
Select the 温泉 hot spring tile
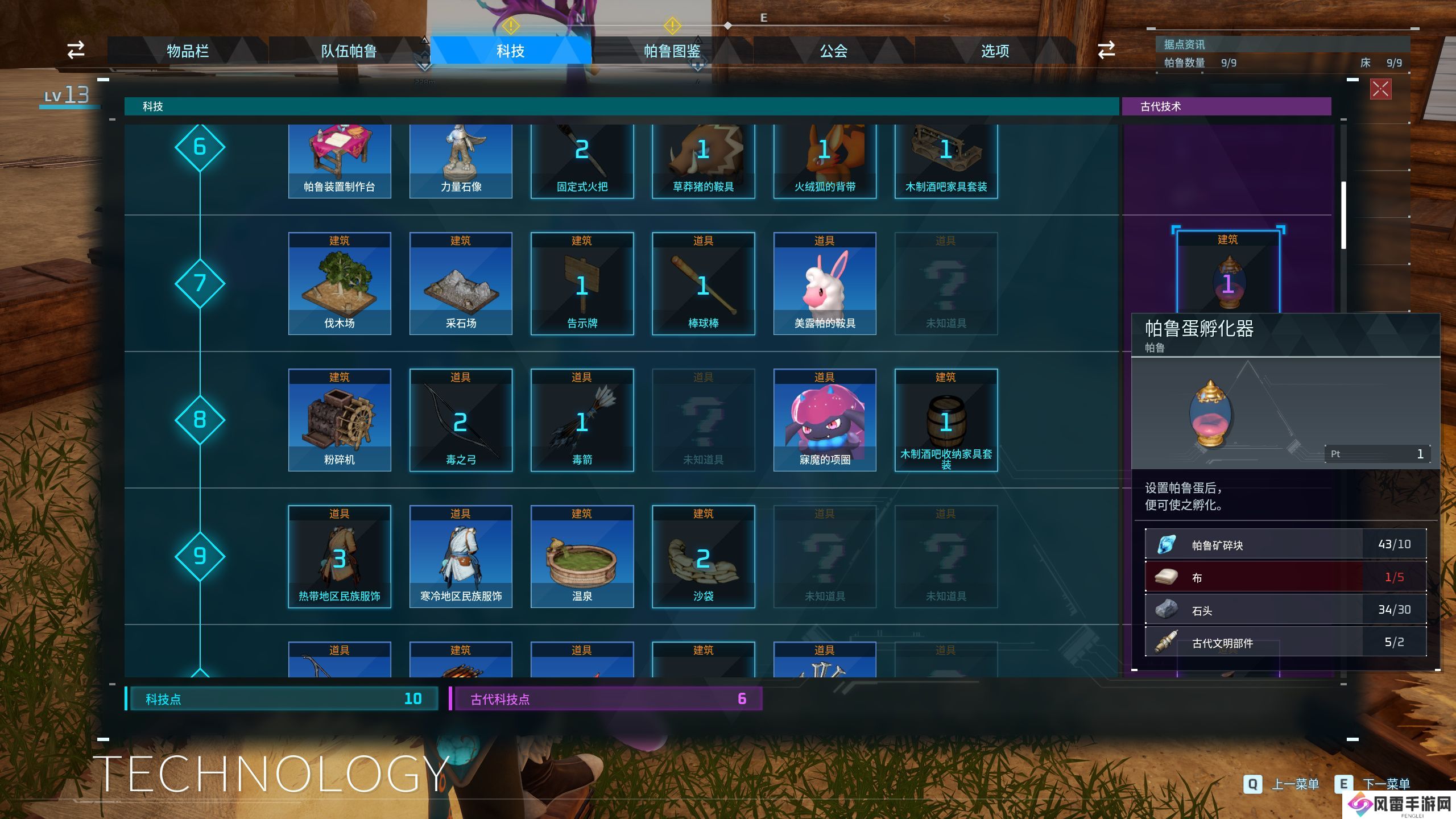582,556
